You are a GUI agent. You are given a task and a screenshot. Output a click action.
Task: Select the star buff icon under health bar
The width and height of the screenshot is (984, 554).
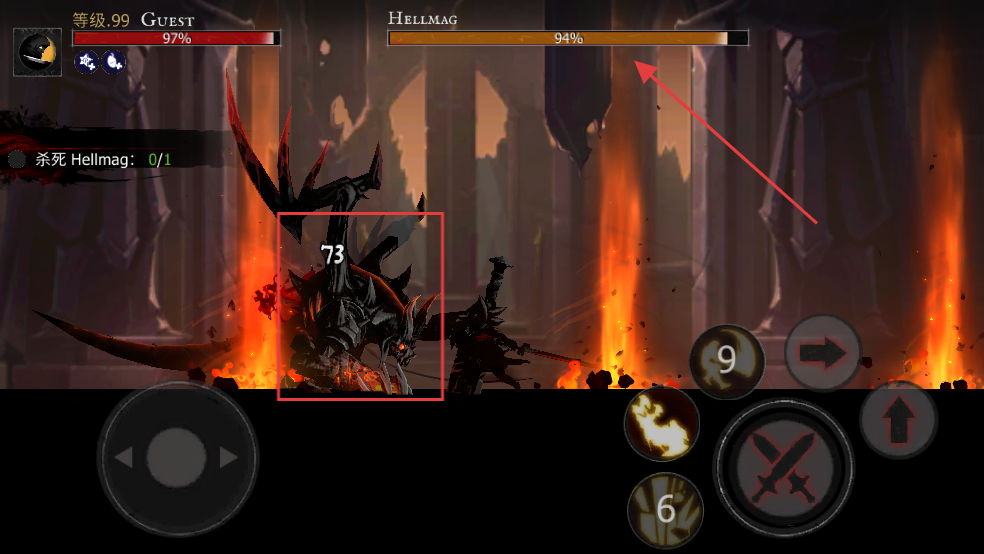click(x=87, y=62)
